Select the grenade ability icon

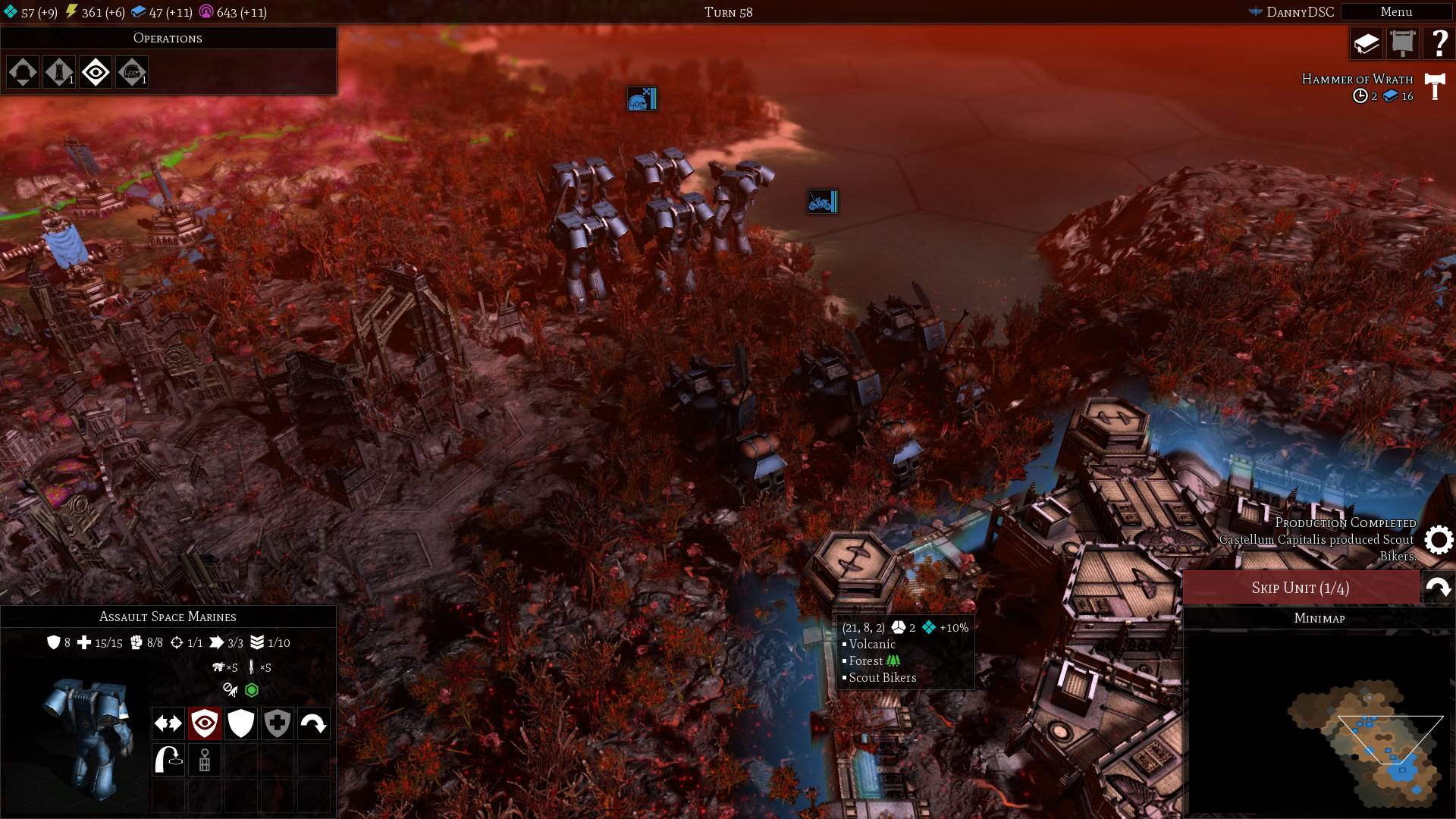pos(204,760)
